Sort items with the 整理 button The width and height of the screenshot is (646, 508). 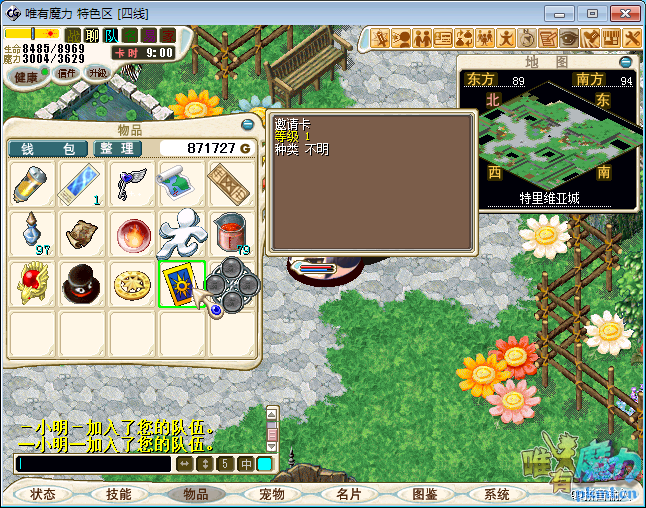119,148
